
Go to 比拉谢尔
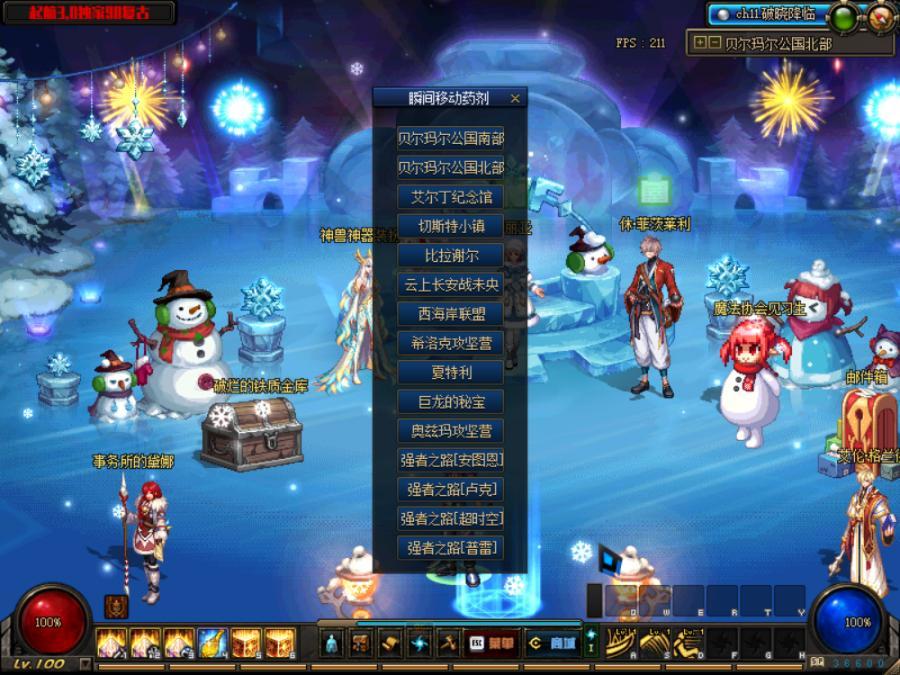click(450, 255)
